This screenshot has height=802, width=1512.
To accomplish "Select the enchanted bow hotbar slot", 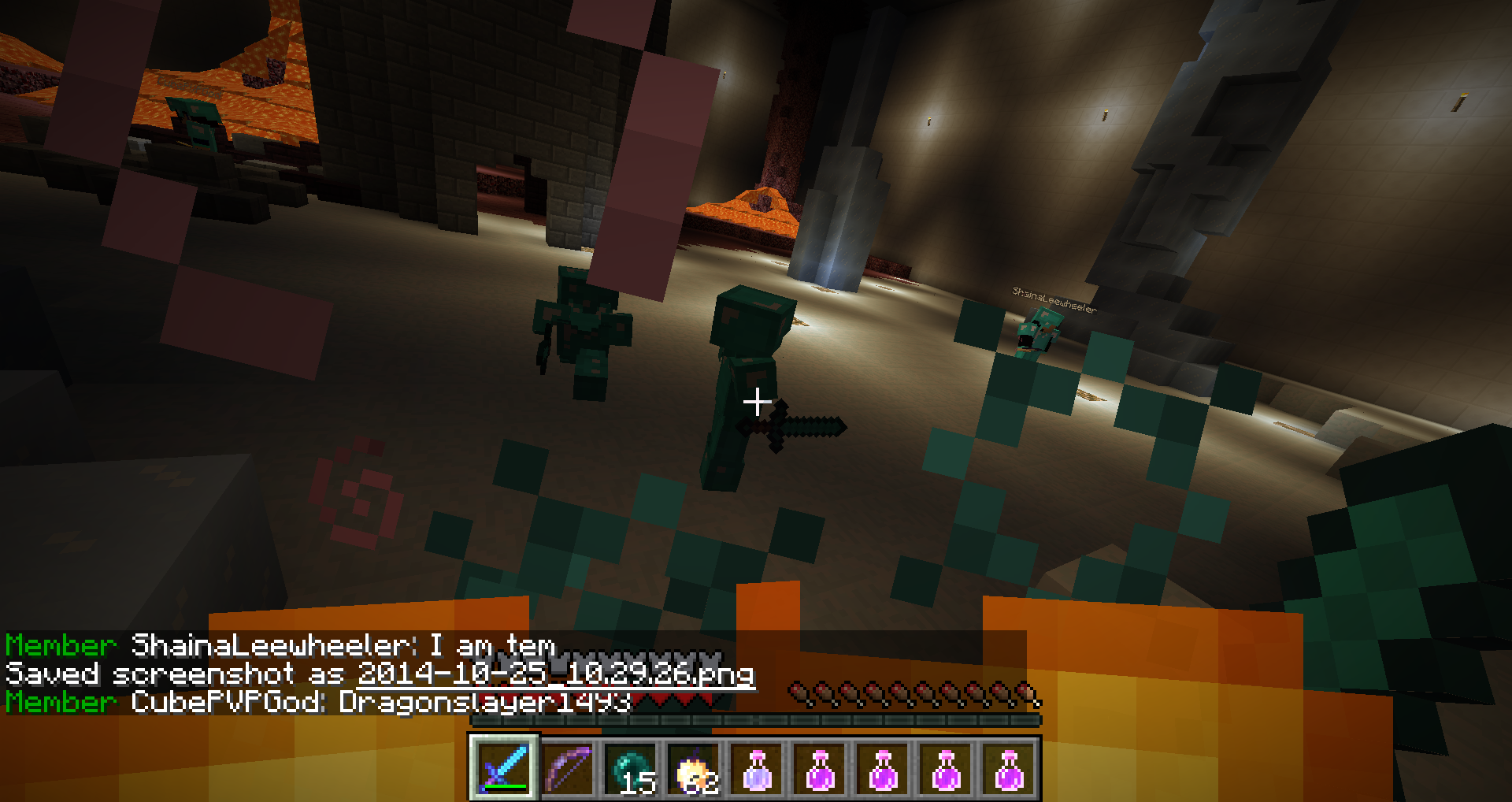I will [x=568, y=768].
